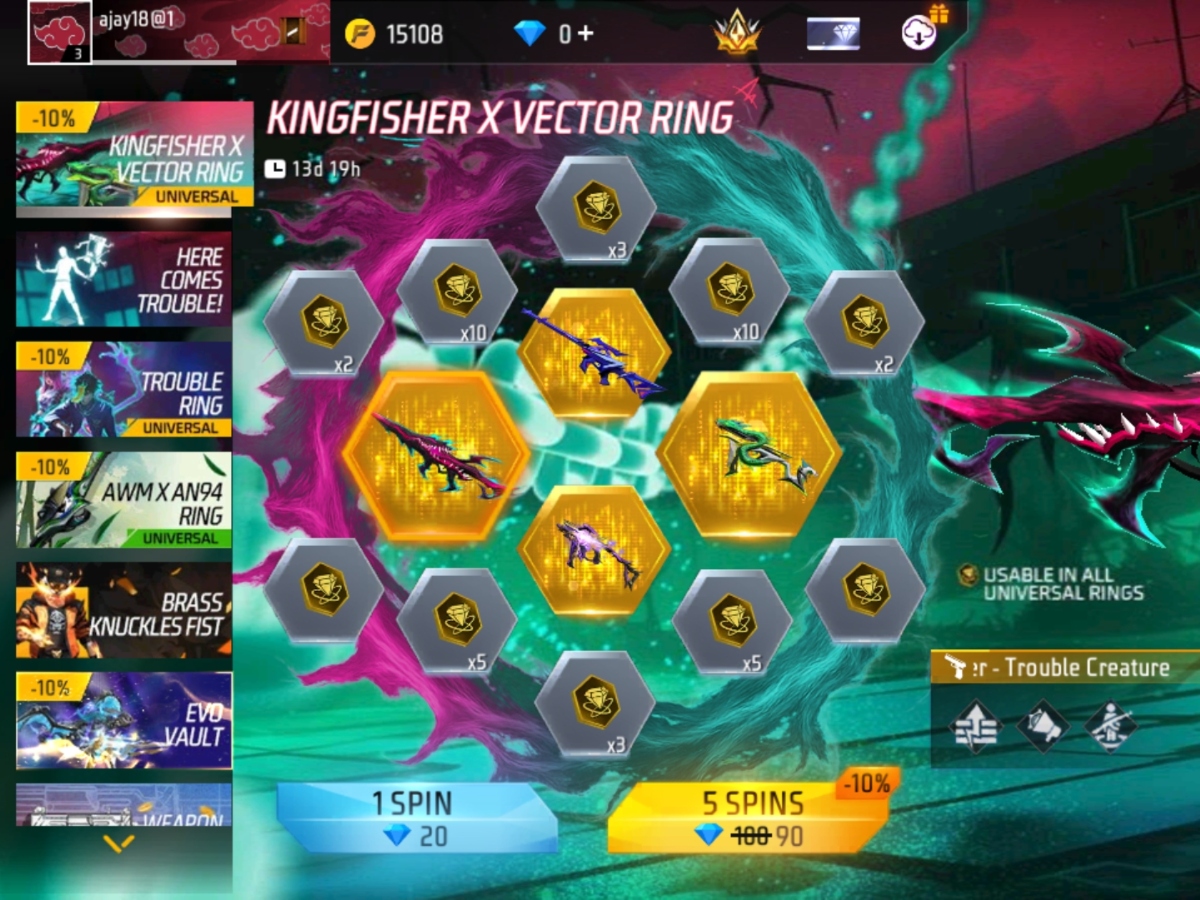Add more diamonds with plus button
Viewport: 1200px width, 900px height.
pyautogui.click(x=584, y=34)
